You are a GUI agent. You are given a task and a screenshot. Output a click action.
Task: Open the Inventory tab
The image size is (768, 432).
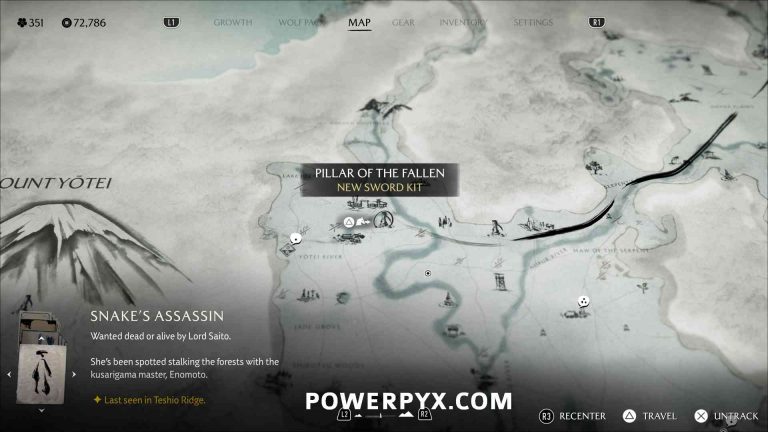[x=463, y=21]
